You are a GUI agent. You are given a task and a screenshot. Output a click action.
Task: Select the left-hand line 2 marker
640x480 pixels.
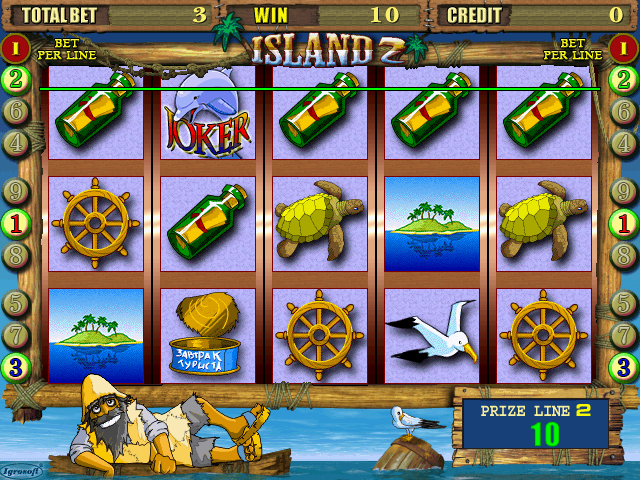pos(15,79)
